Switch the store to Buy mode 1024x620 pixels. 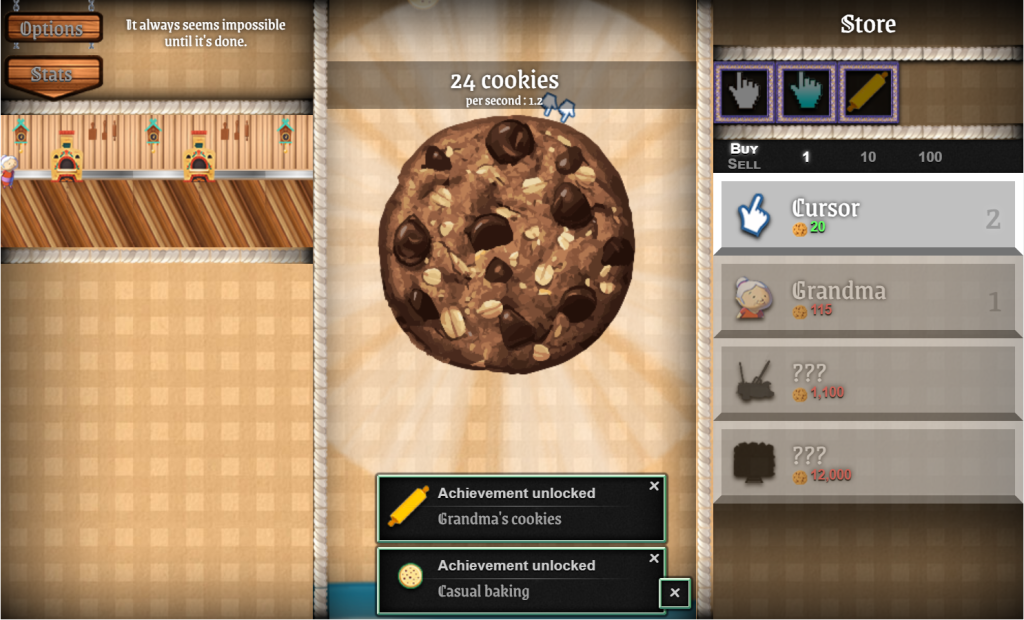(x=744, y=149)
